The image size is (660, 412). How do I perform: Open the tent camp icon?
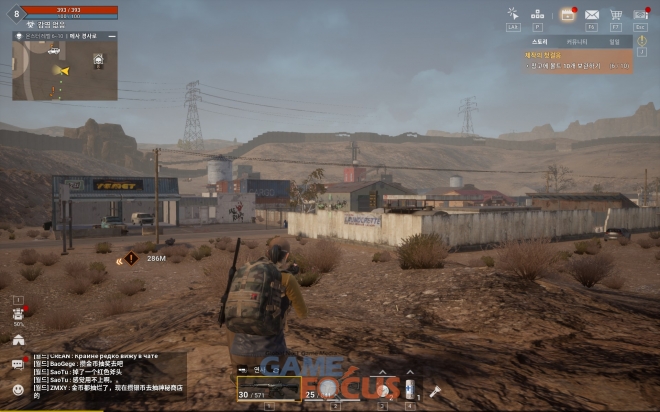point(18,340)
